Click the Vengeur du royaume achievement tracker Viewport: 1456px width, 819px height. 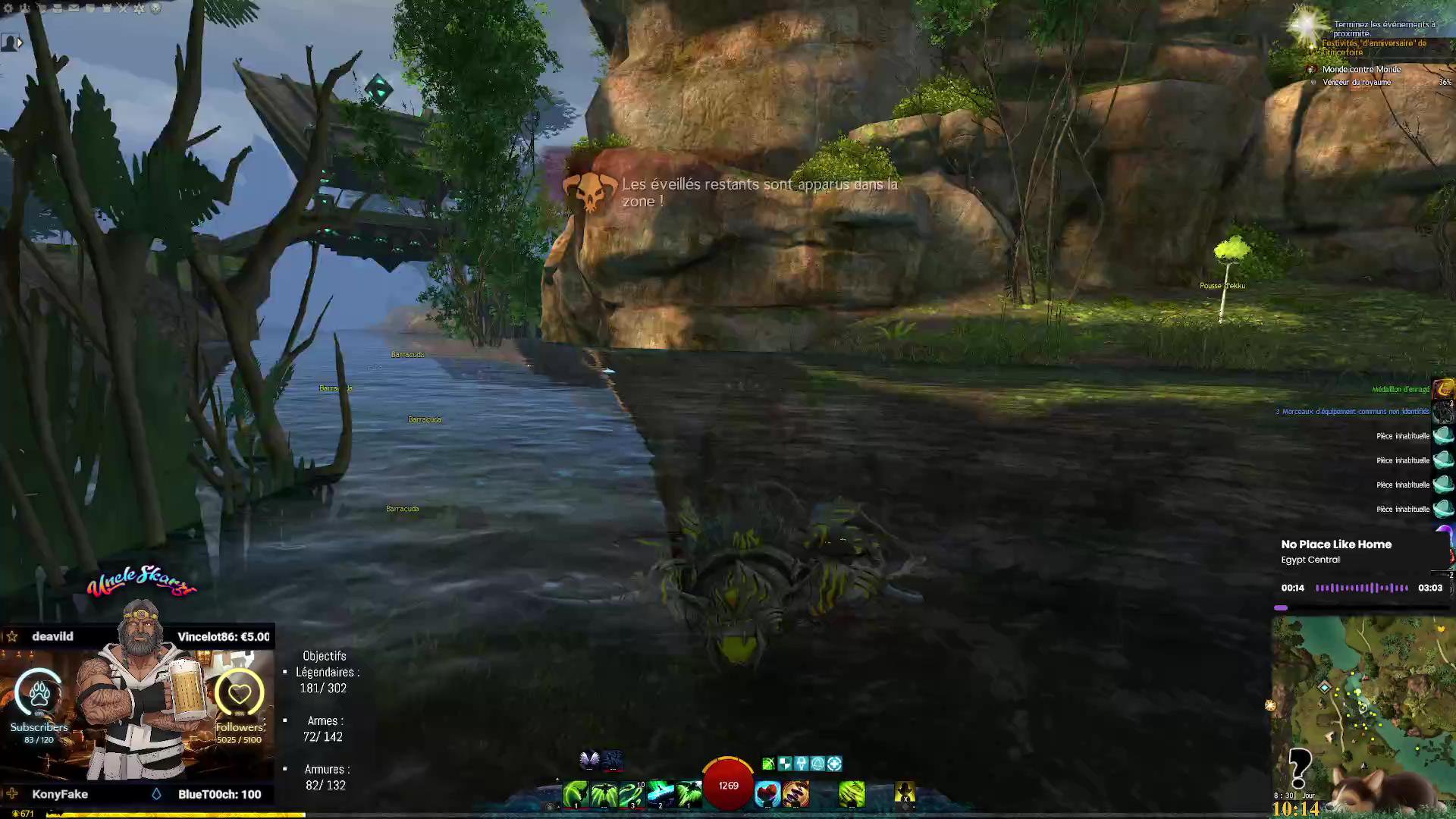(x=1357, y=82)
